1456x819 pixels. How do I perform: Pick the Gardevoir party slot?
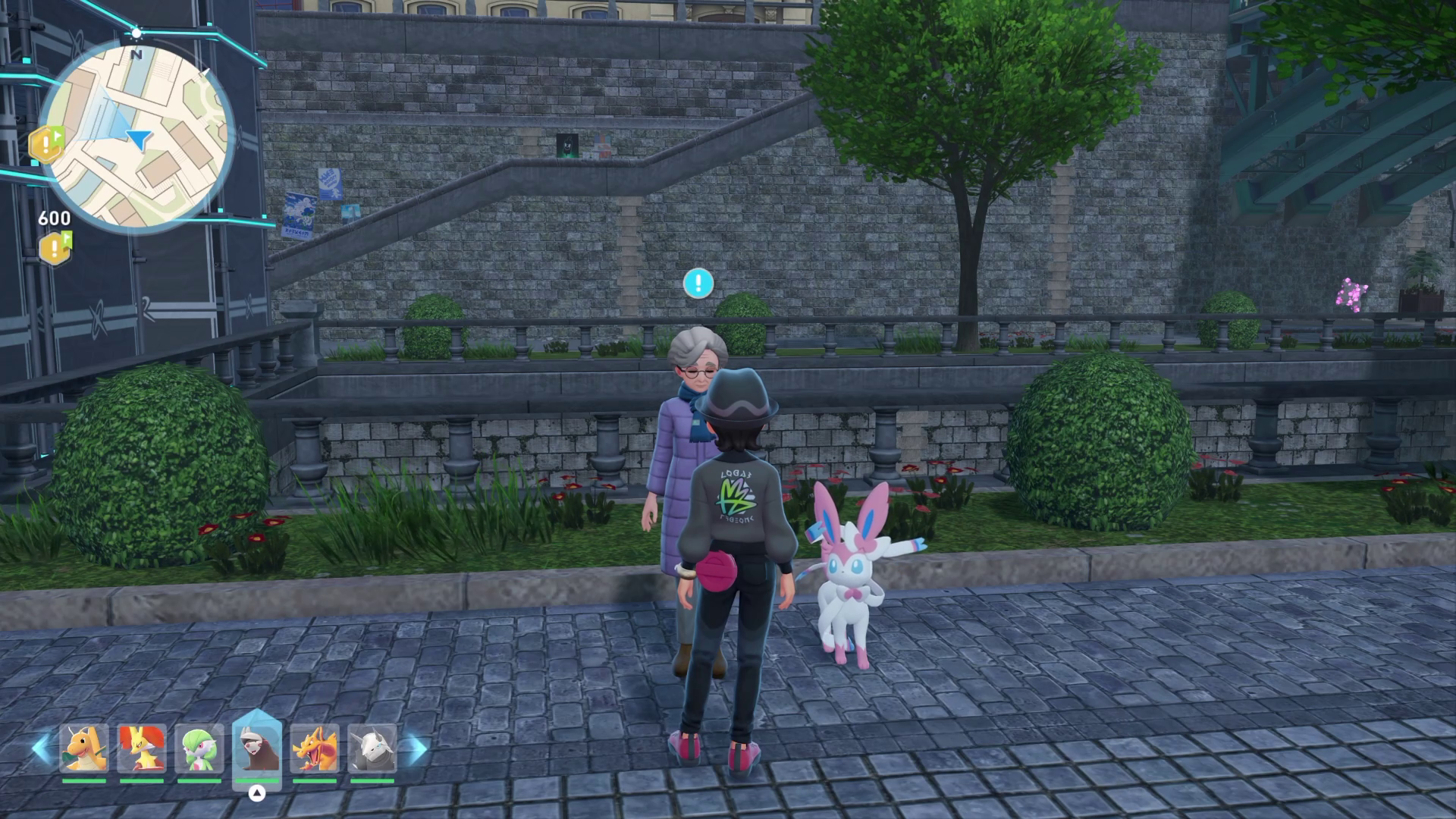pyautogui.click(x=199, y=748)
